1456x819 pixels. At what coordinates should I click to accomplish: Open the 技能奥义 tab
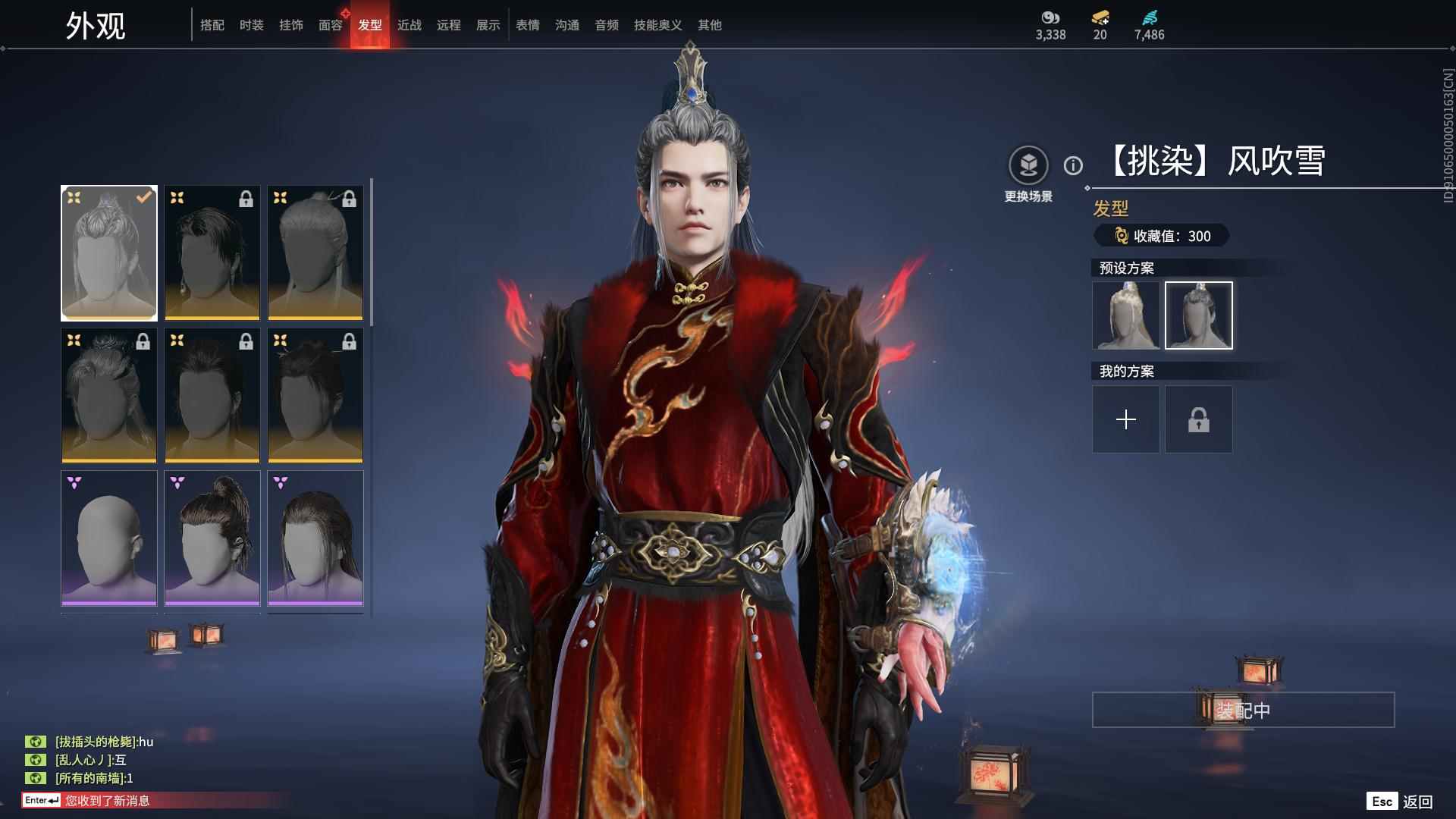tap(657, 25)
